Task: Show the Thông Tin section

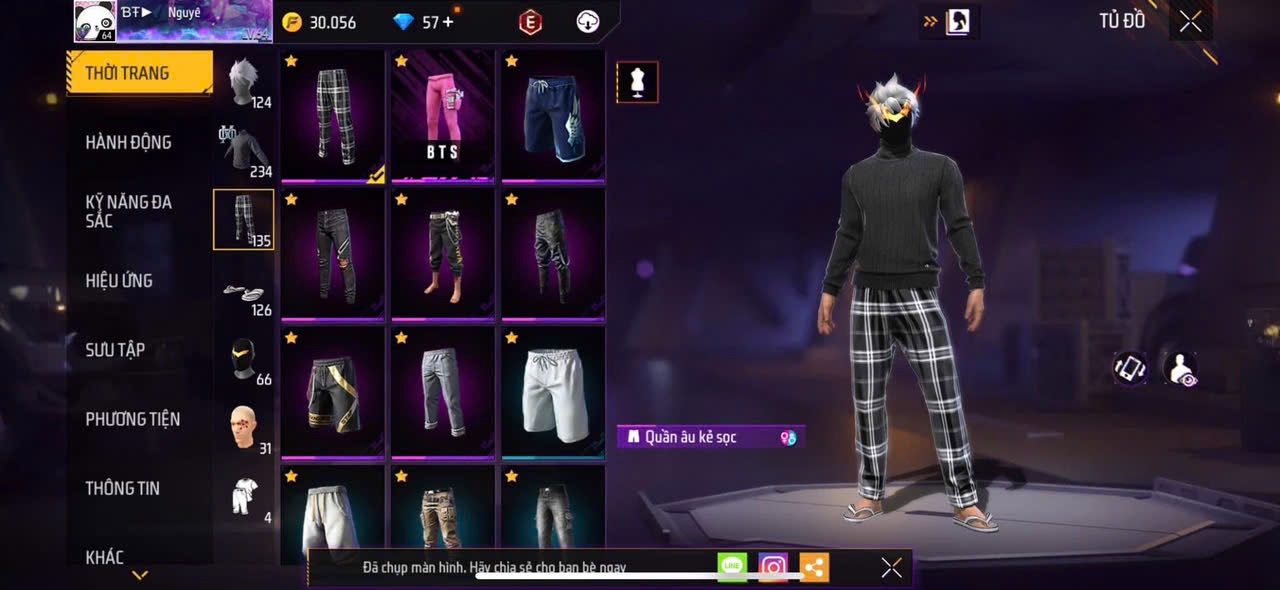Action: (122, 488)
